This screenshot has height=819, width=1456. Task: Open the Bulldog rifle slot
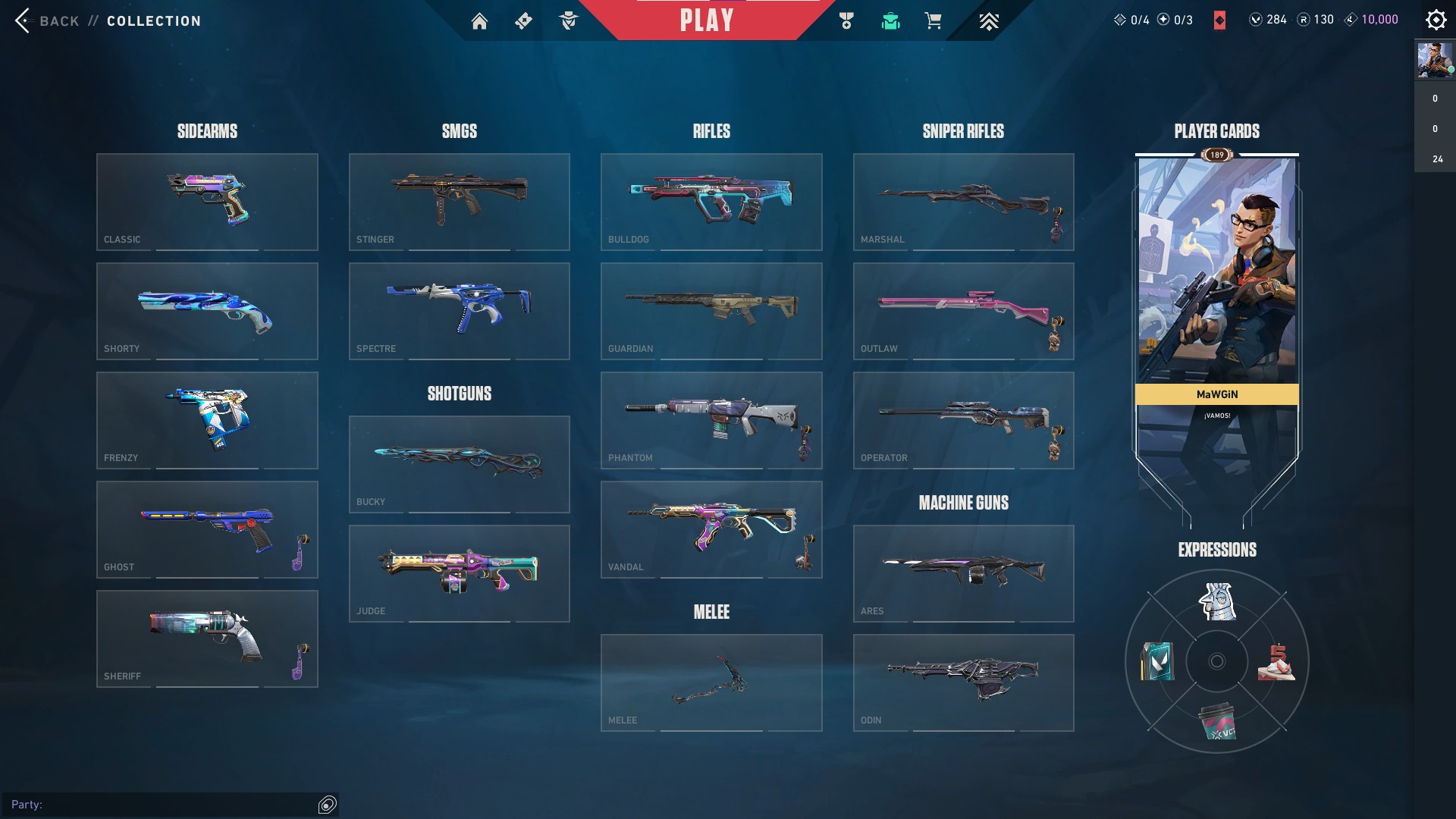click(x=711, y=202)
